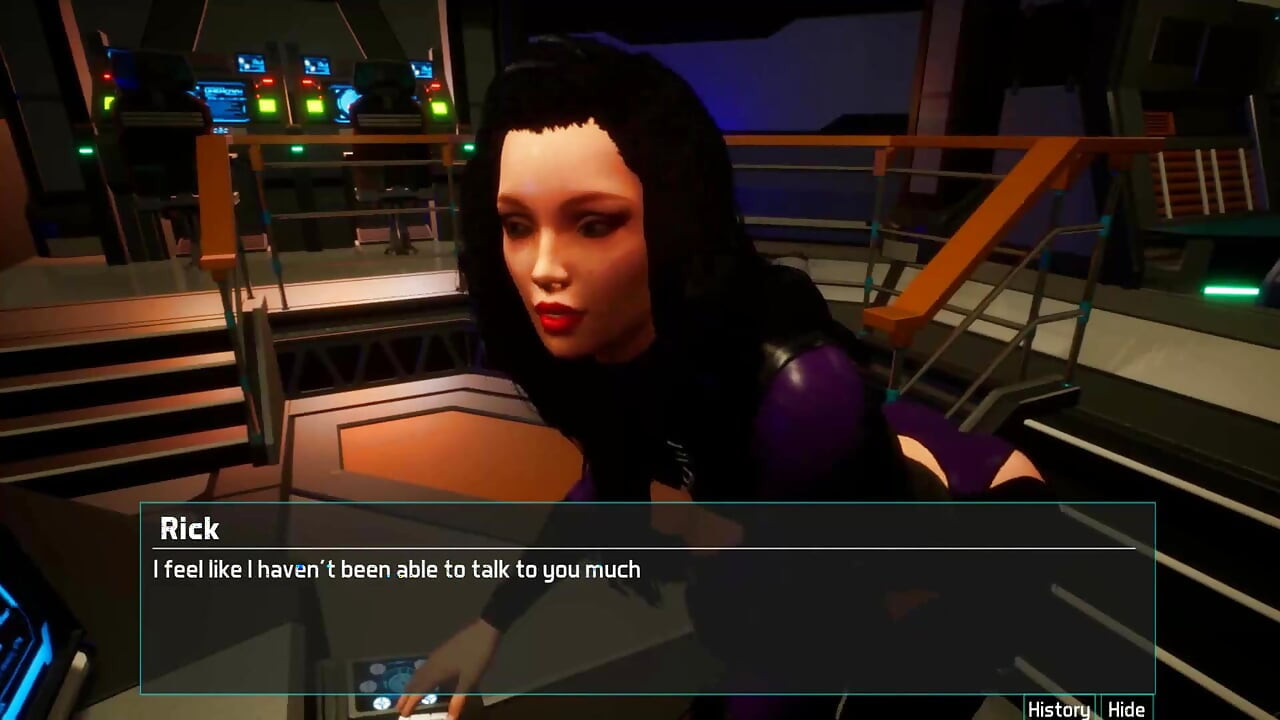Open the dialogue History log
The height and width of the screenshot is (720, 1280).
1058,709
